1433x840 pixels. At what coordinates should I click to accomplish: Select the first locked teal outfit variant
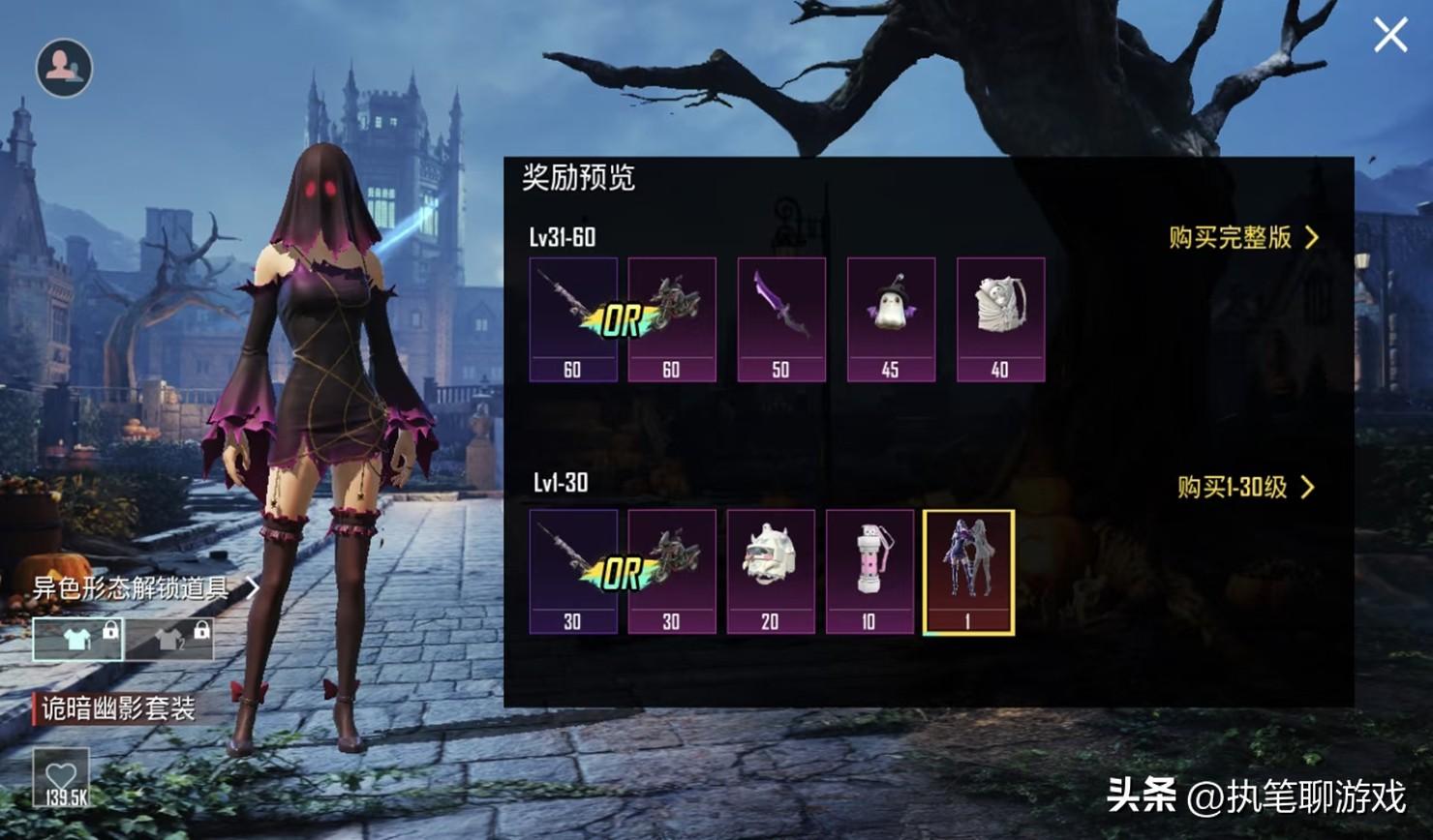(x=78, y=639)
